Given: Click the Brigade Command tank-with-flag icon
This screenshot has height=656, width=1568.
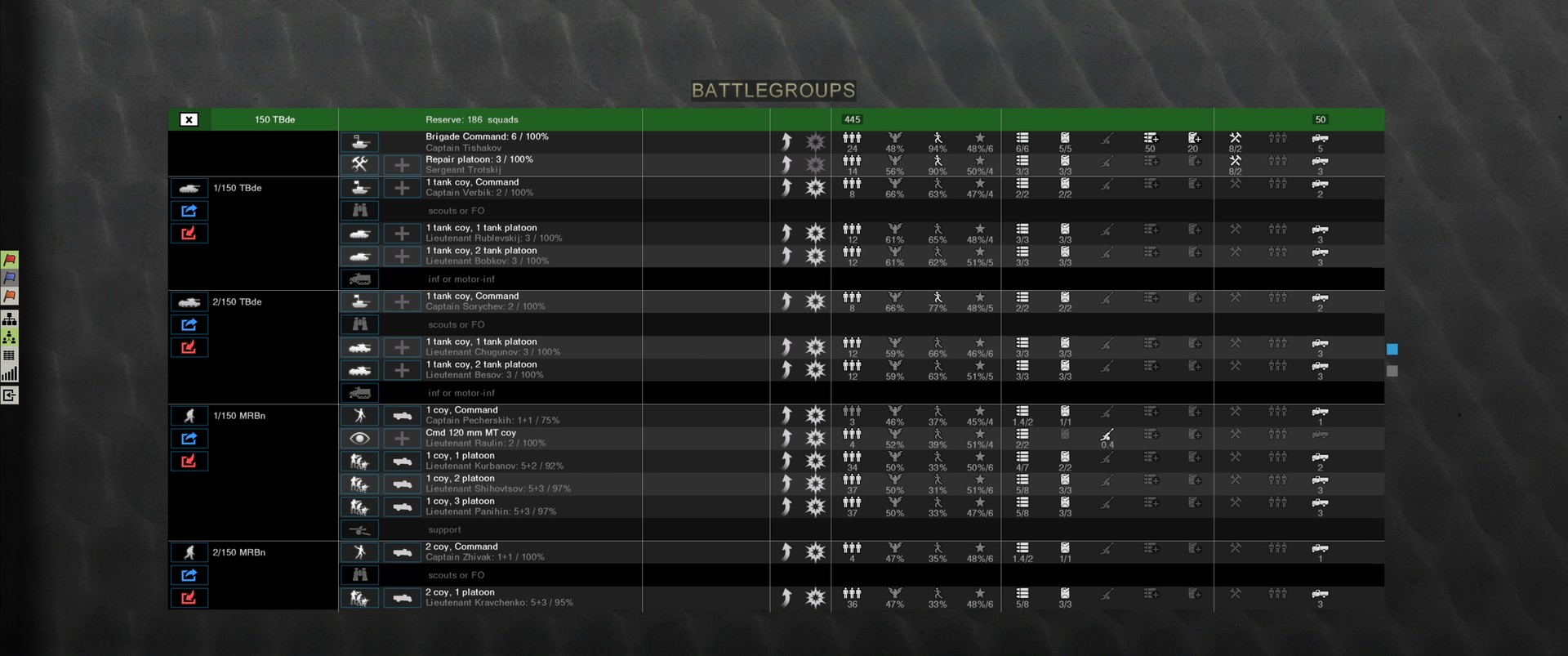Looking at the screenshot, I should pos(360,141).
